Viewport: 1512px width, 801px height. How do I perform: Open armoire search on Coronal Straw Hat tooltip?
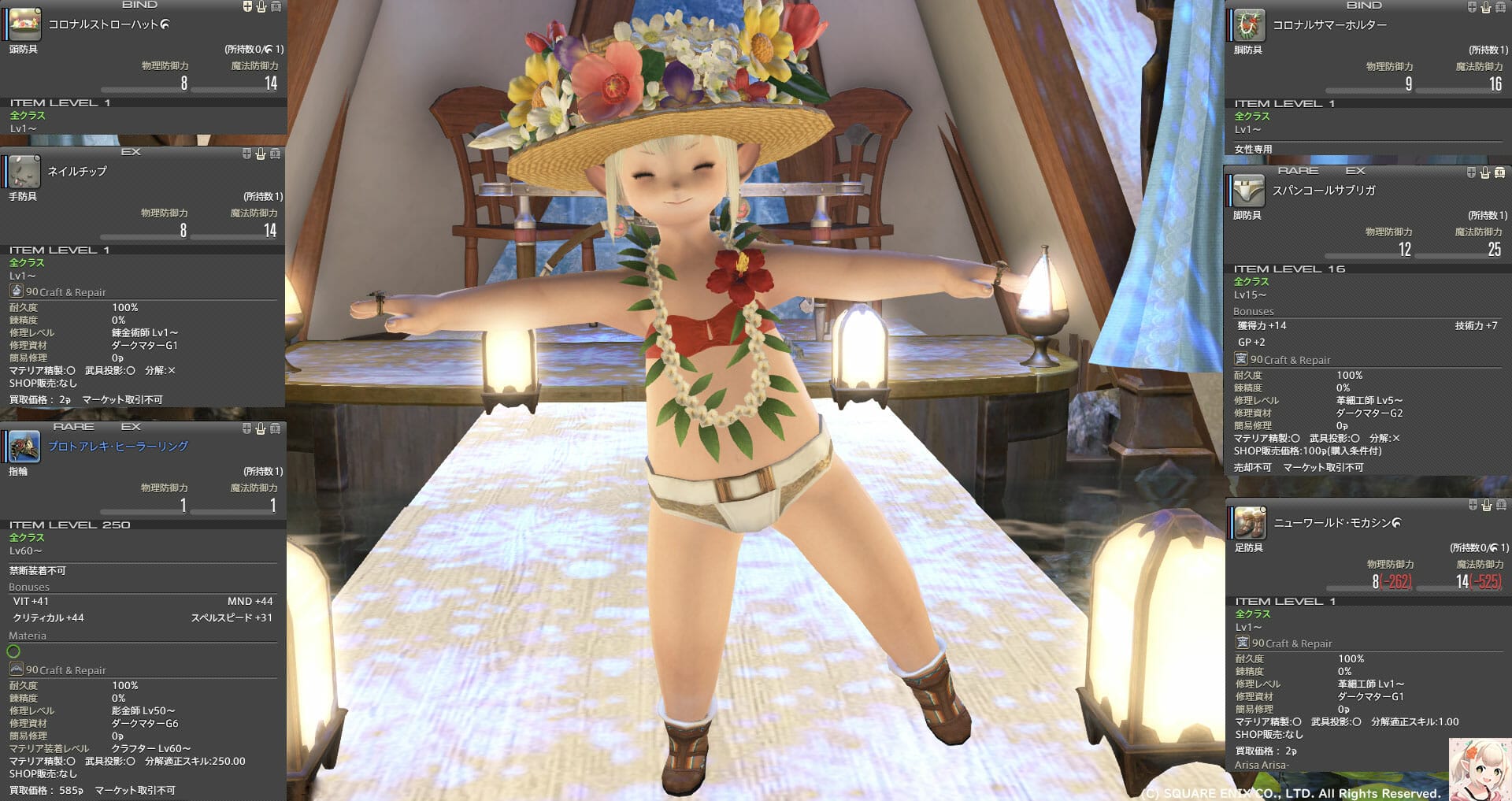pyautogui.click(x=275, y=6)
